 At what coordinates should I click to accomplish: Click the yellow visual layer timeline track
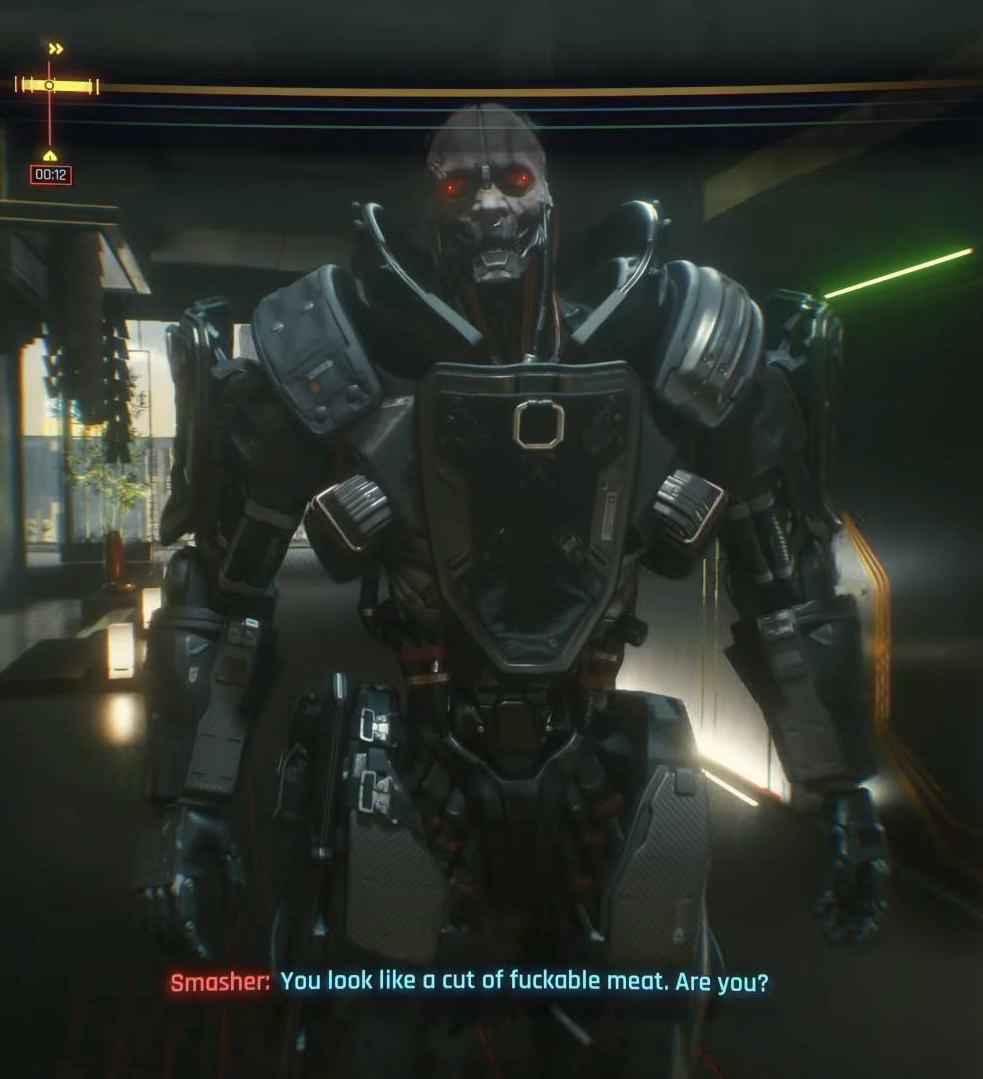pos(500,89)
